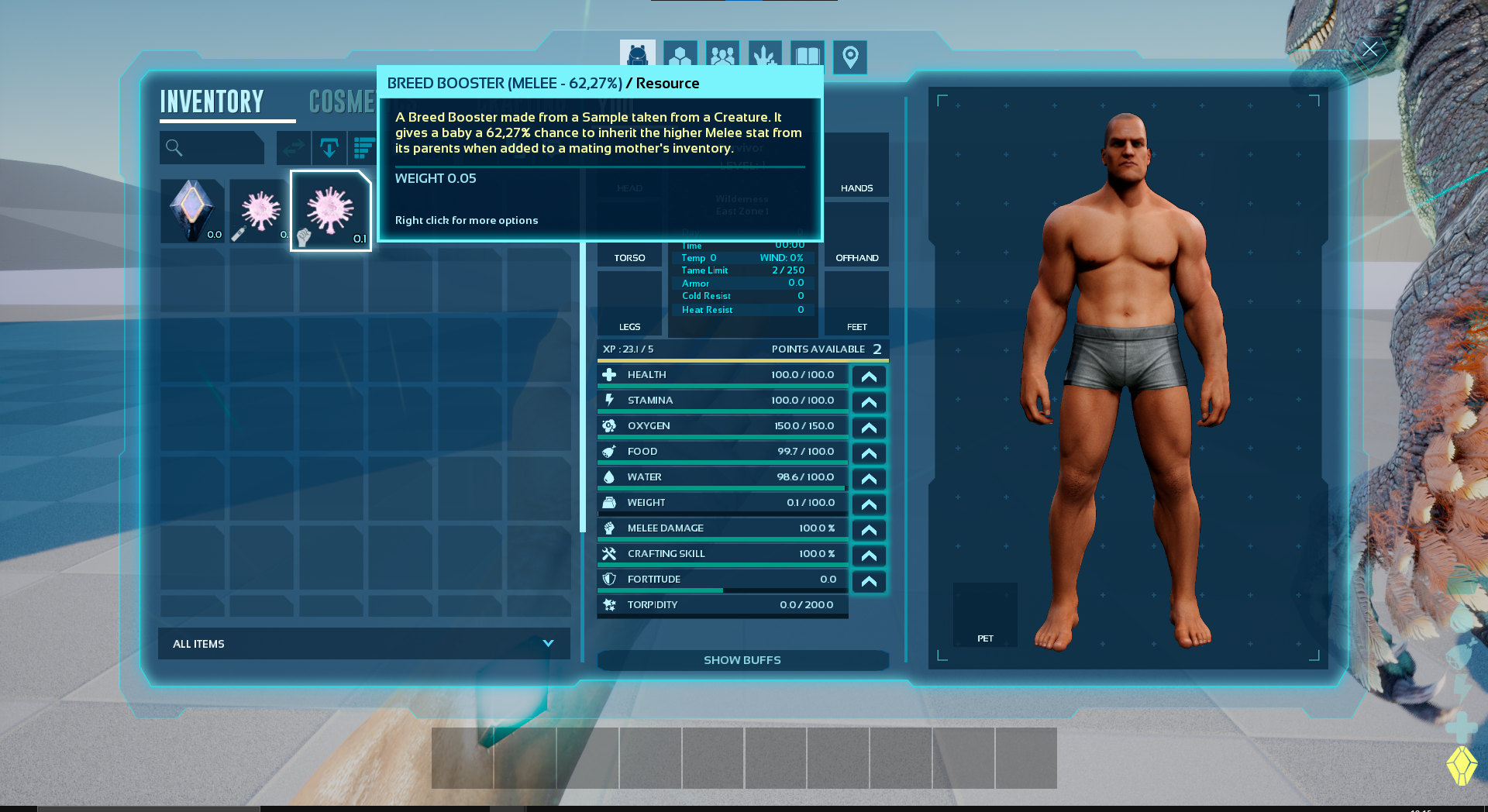Click the Show Buffs button
Image resolution: width=1488 pixels, height=812 pixels.
click(742, 660)
